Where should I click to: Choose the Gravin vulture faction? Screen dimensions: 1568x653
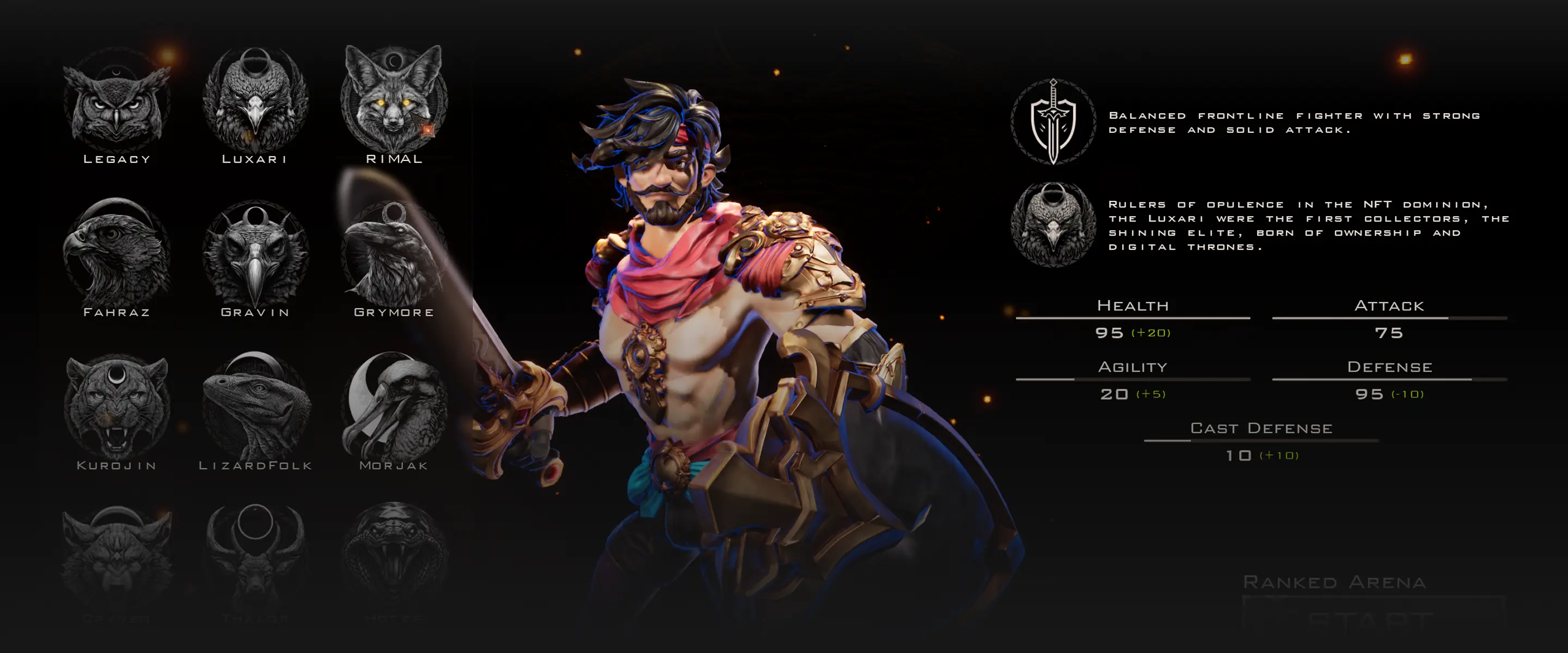(255, 254)
